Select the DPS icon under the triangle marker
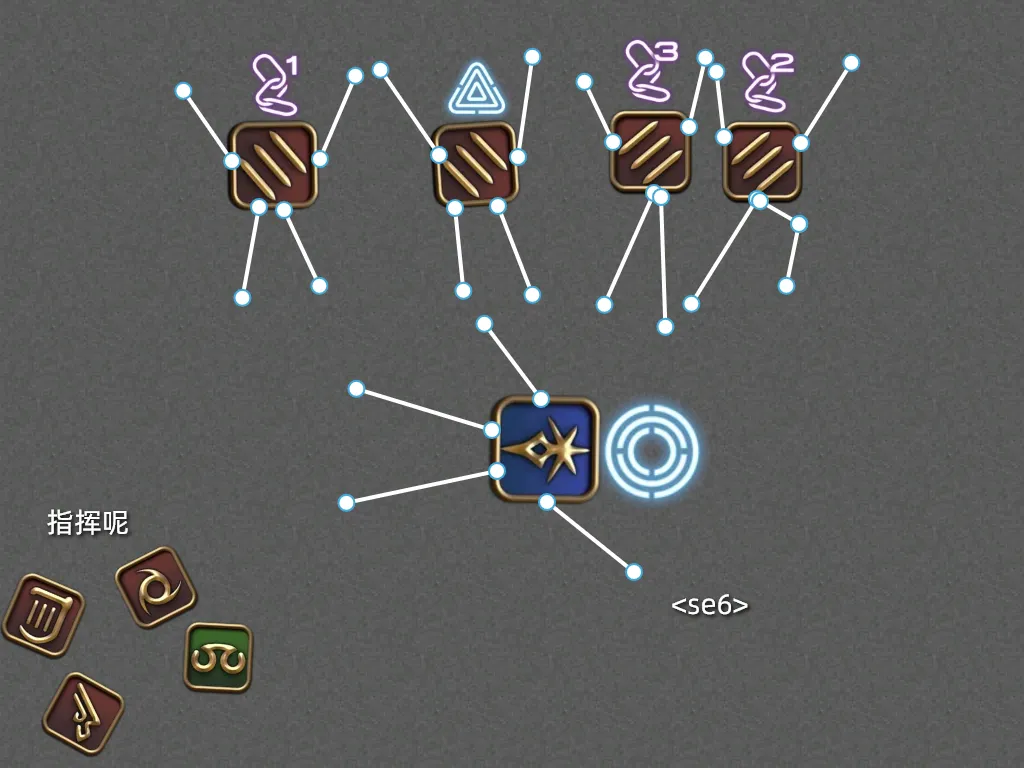This screenshot has height=768, width=1024. 476,164
